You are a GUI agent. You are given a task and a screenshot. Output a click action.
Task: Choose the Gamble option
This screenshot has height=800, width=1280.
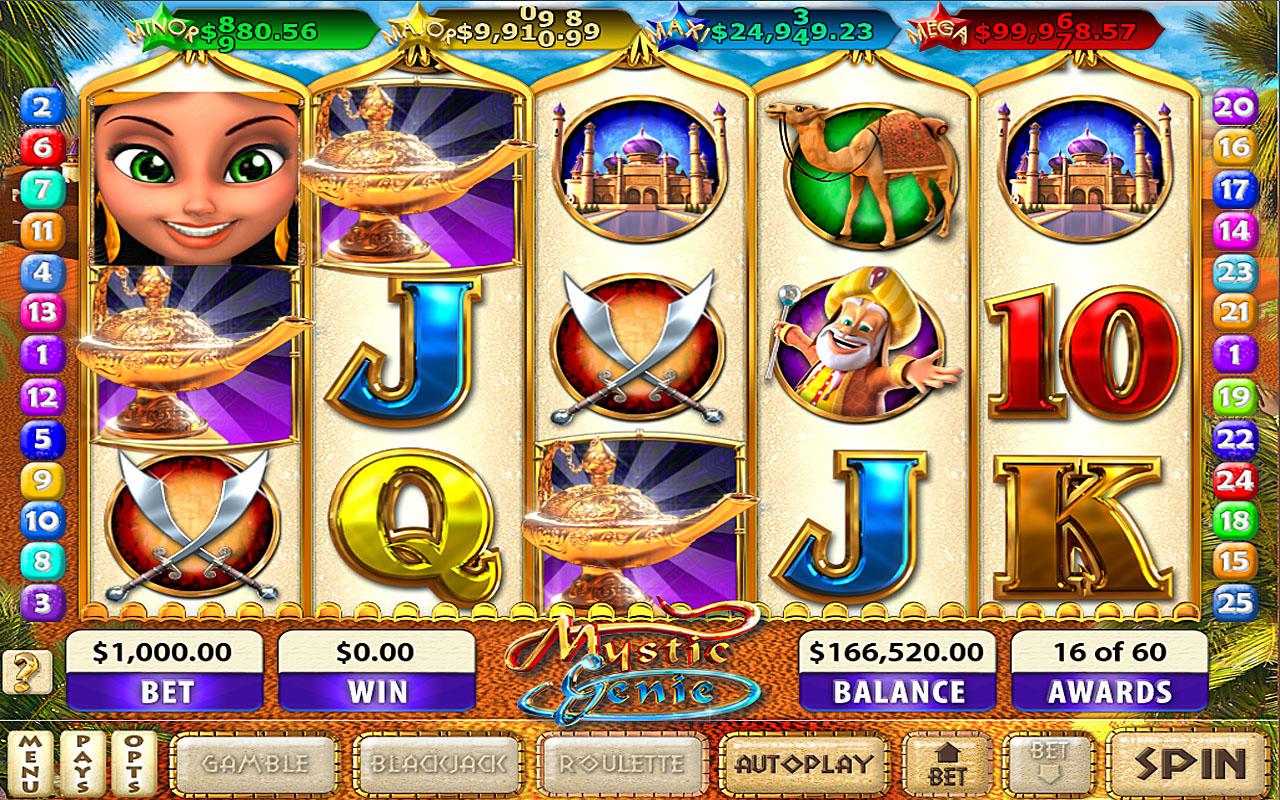coord(255,764)
